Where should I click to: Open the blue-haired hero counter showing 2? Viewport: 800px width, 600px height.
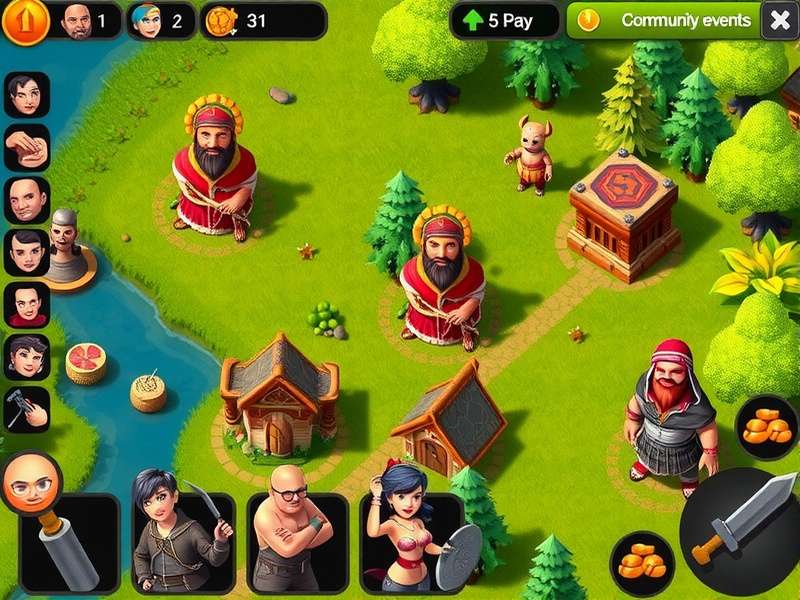[x=160, y=21]
